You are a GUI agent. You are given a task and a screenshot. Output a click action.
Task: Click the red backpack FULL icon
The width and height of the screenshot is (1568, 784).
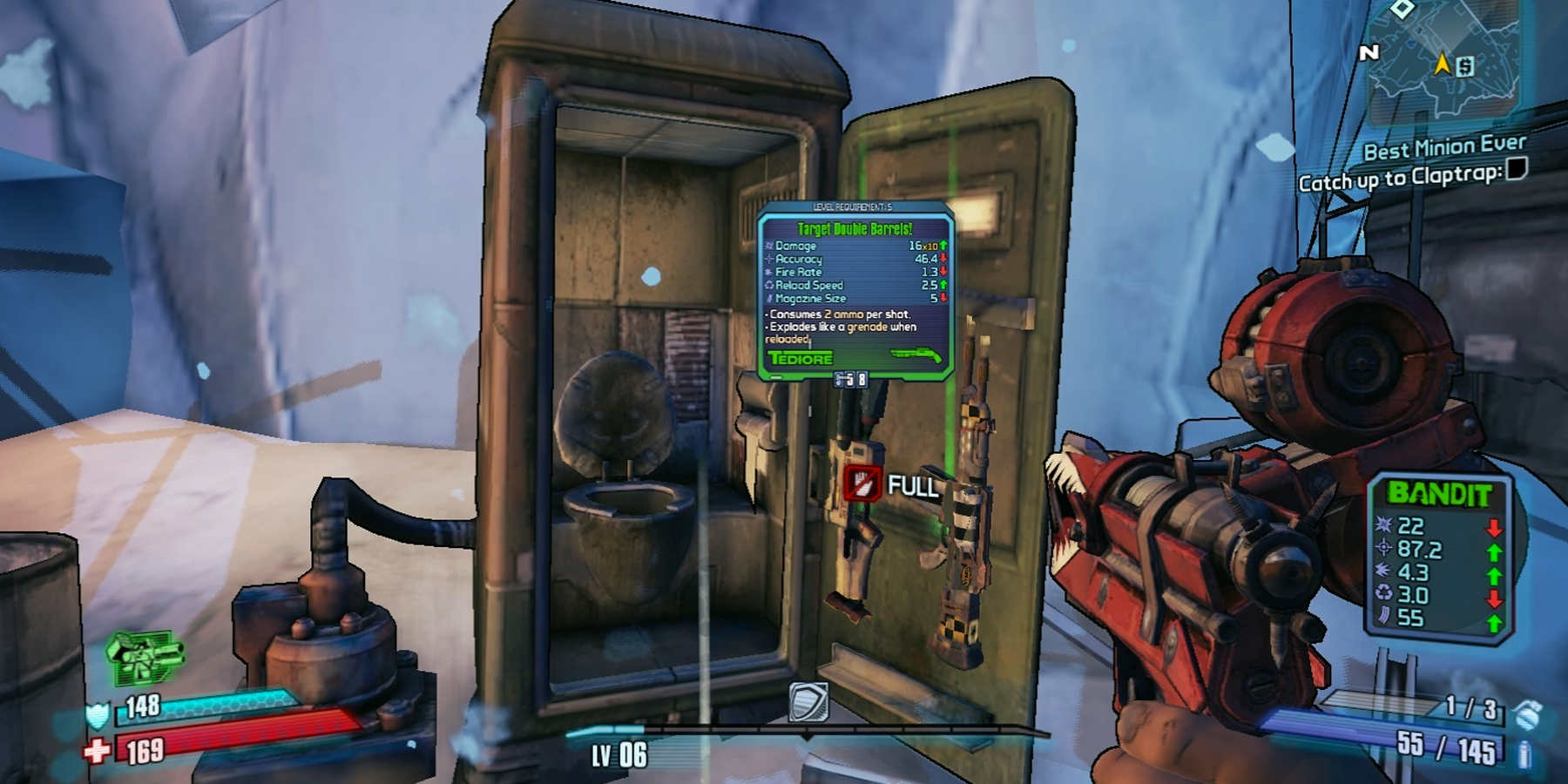coord(862,483)
